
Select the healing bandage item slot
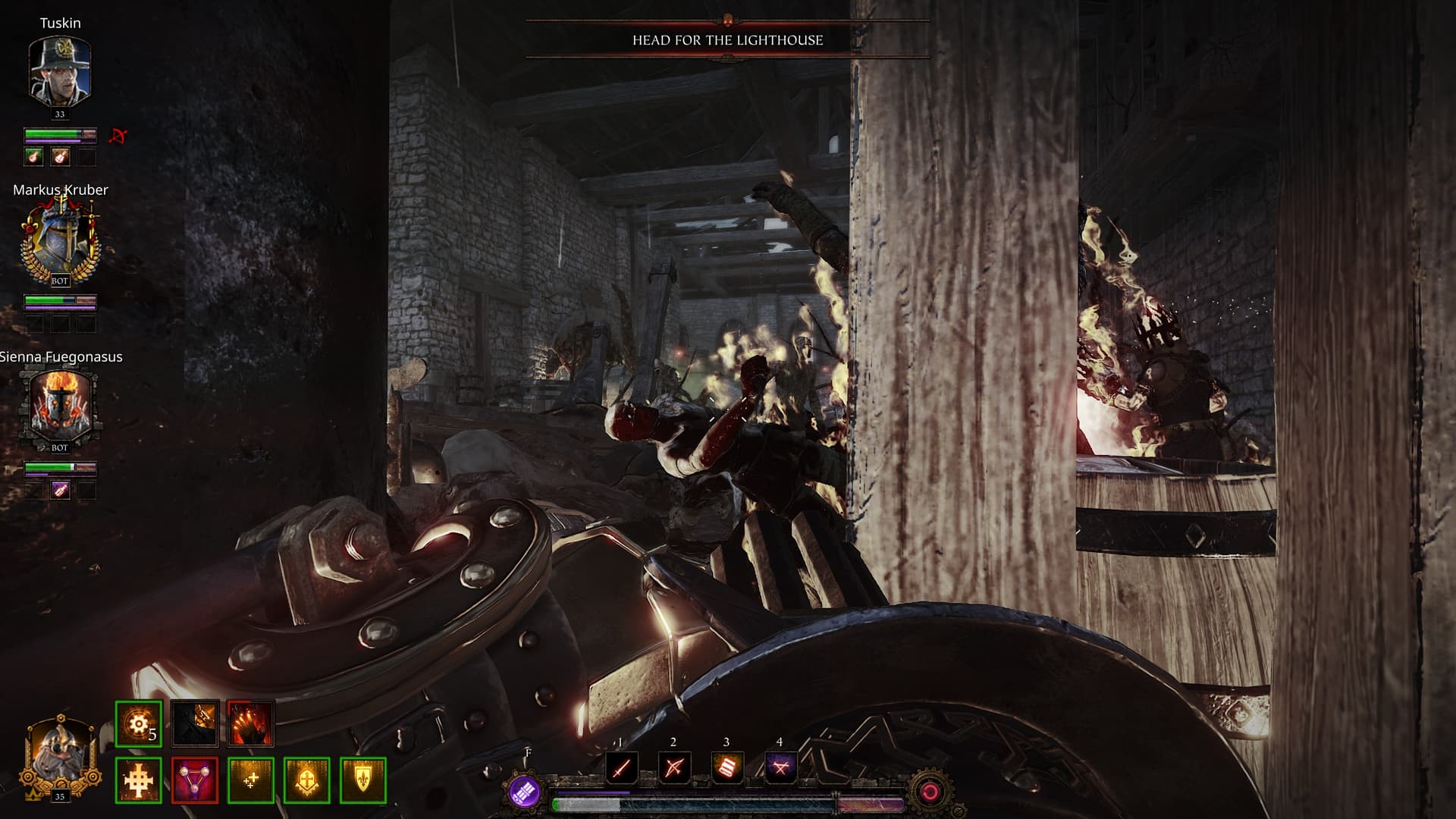click(x=726, y=768)
